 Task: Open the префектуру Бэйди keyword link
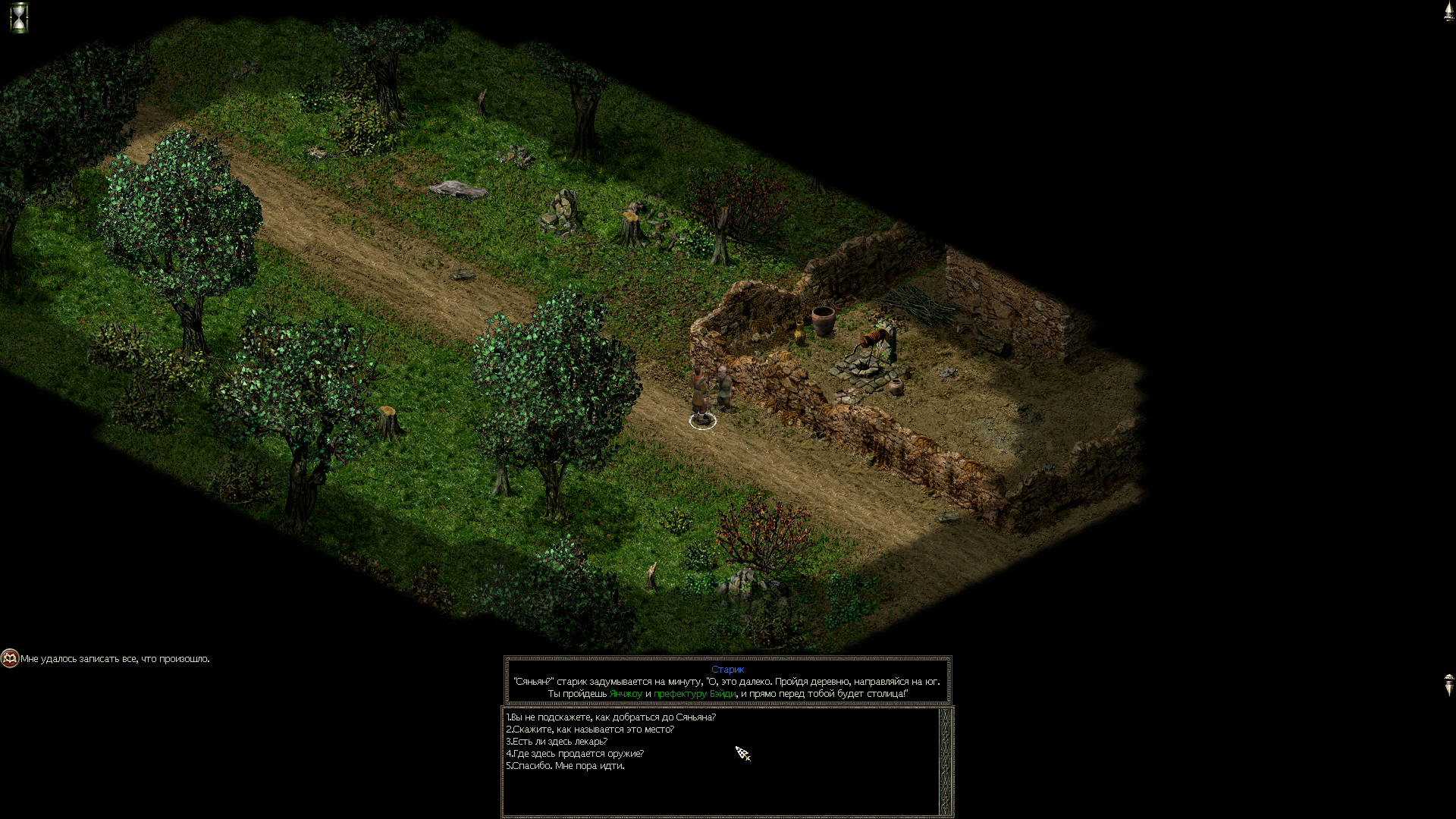click(695, 694)
